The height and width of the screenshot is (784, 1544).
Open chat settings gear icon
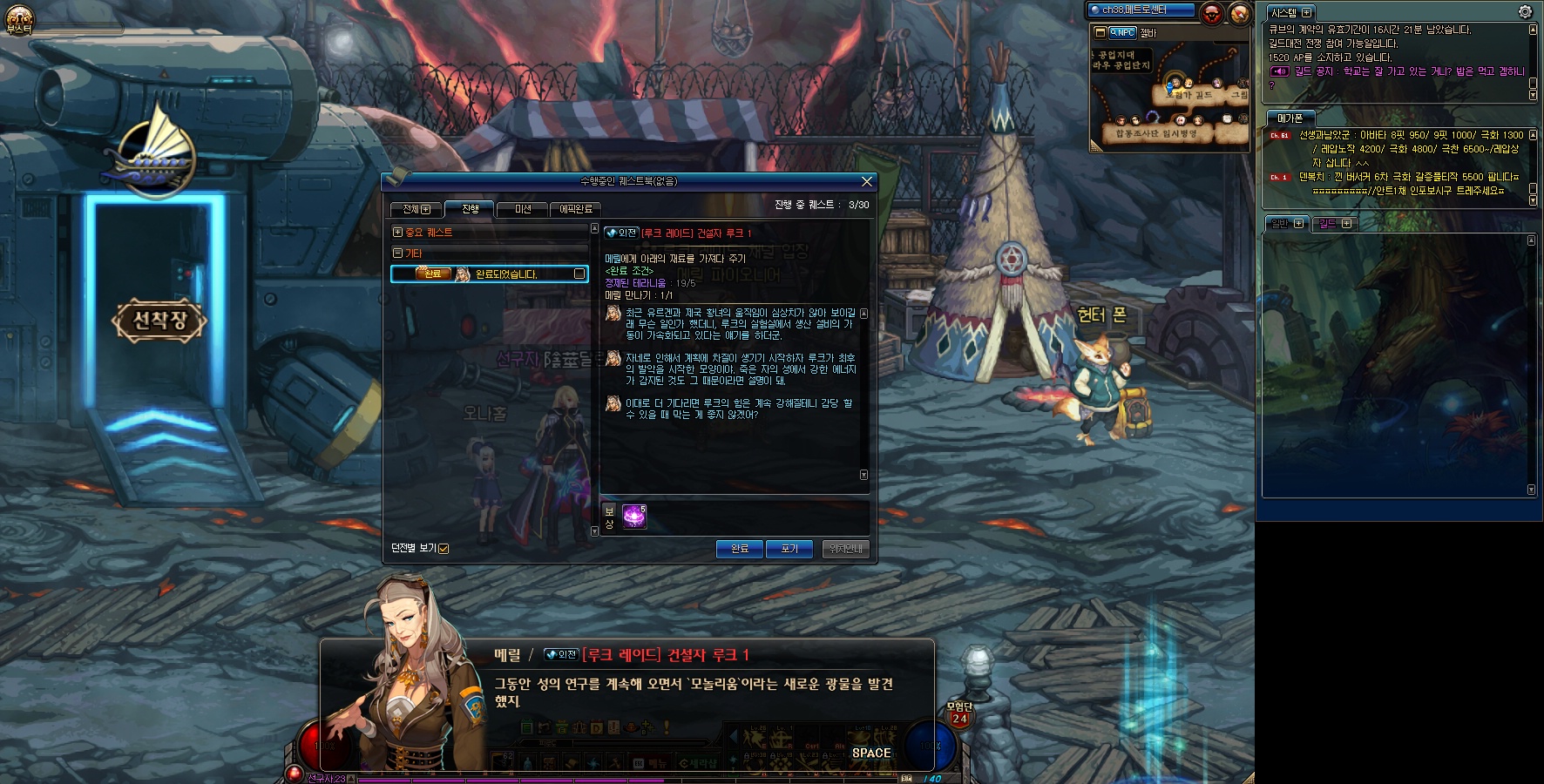coord(1525,12)
